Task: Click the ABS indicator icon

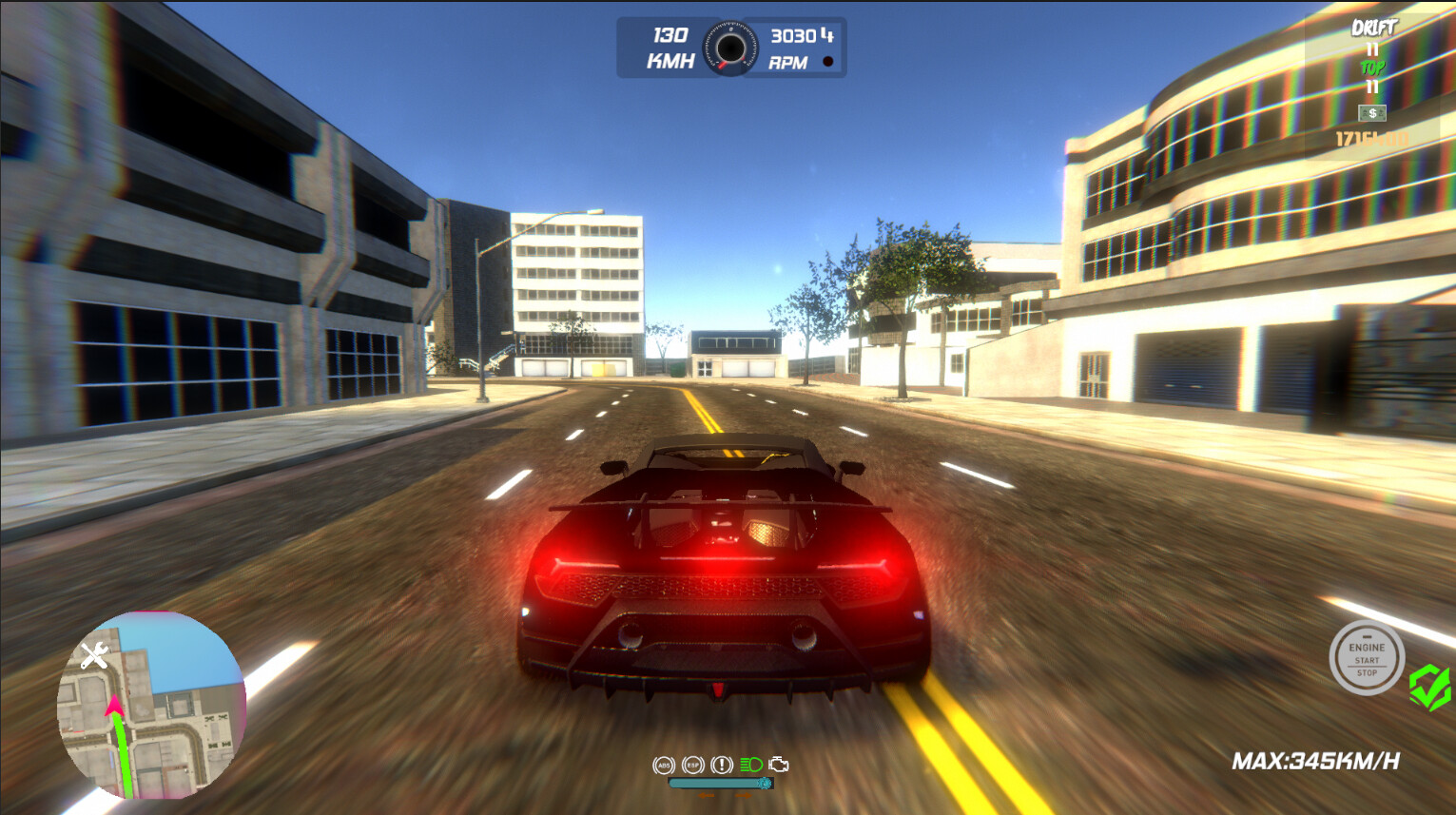Action: coord(664,765)
